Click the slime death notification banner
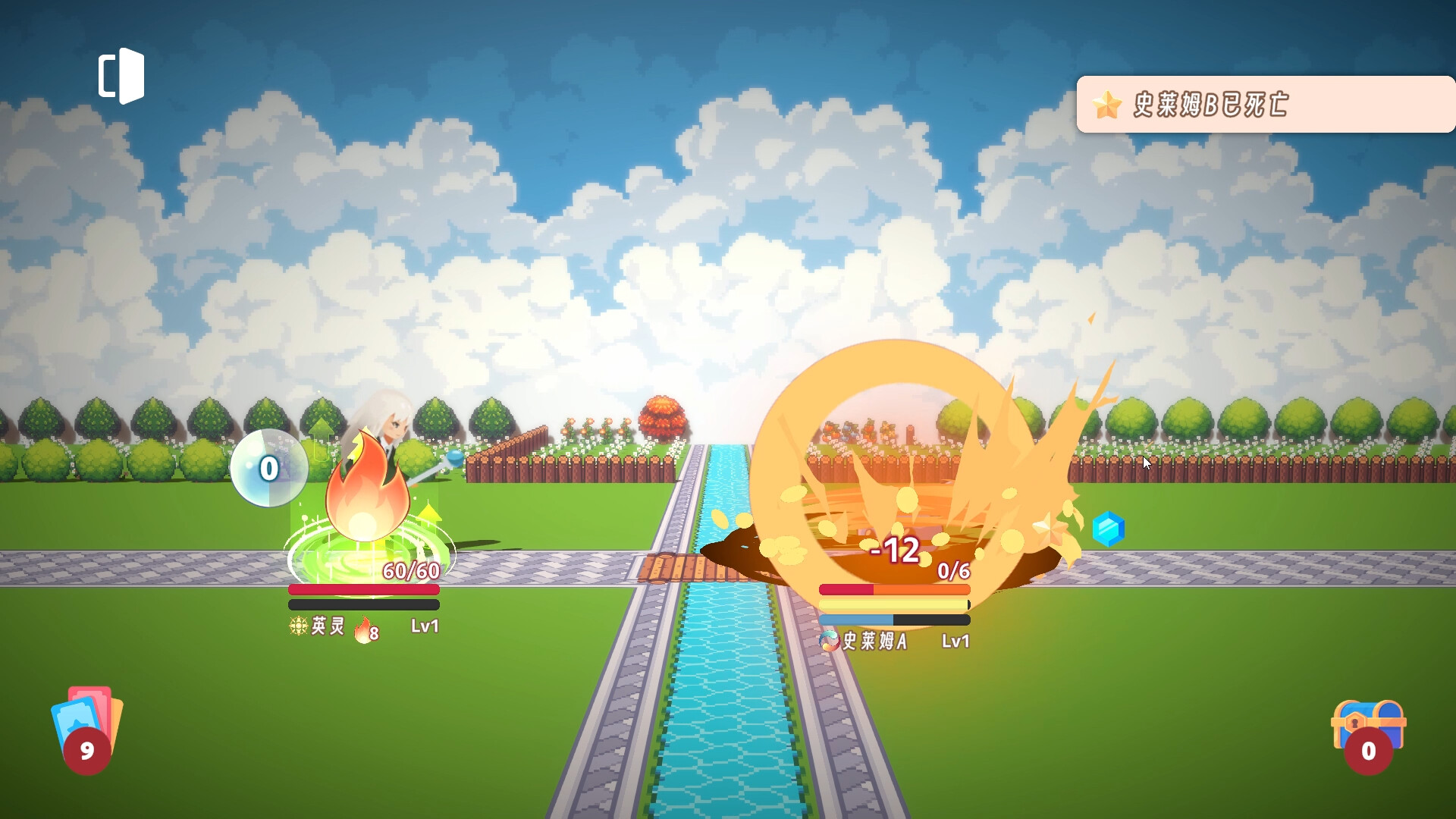The width and height of the screenshot is (1456, 819). [1265, 105]
